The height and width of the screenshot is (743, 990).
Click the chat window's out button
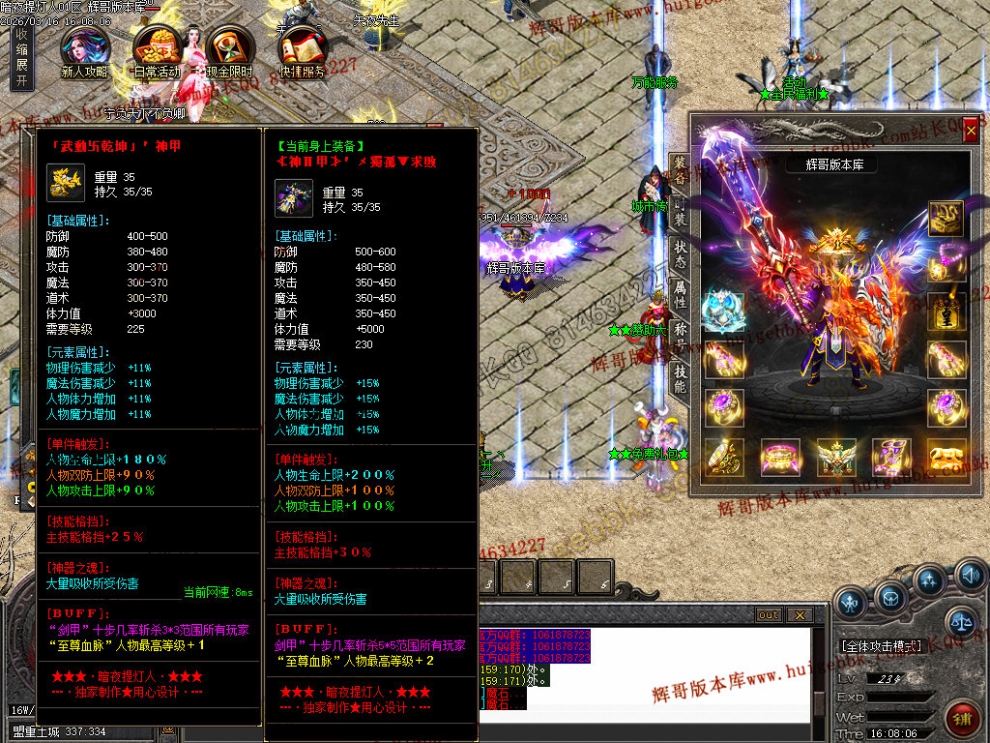[768, 615]
